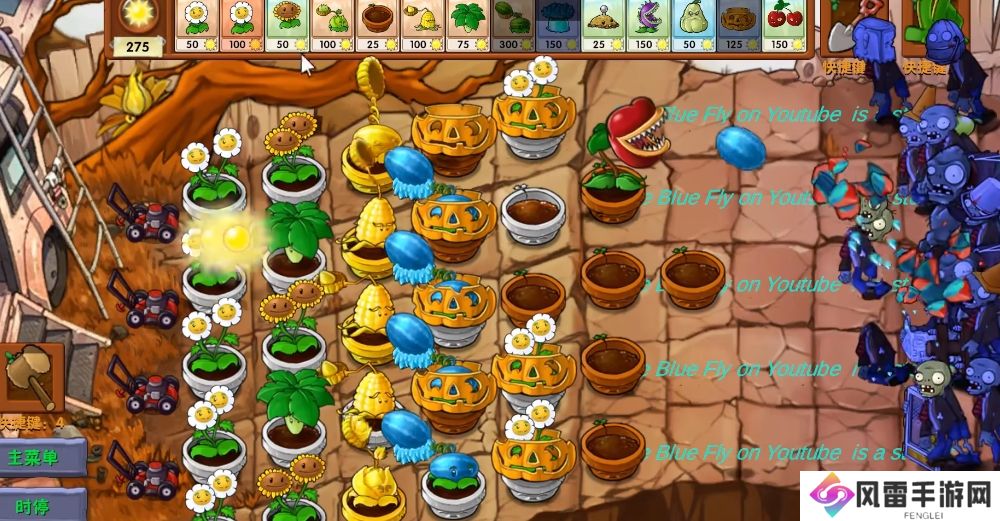The image size is (1000, 521).
Task: Select the white daisy packet costing 100
Action: [242, 25]
